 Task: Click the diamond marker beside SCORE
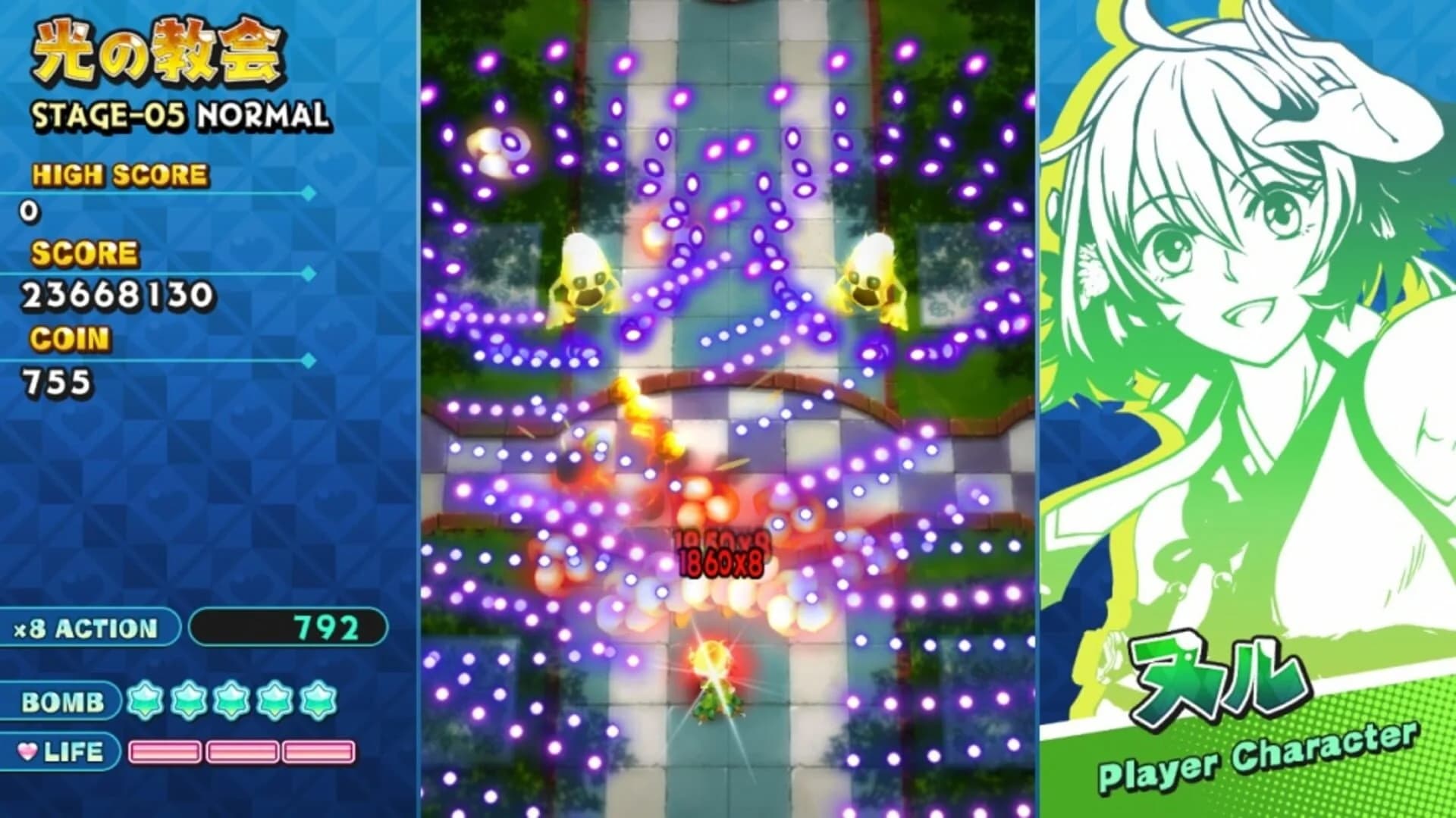[x=307, y=274]
